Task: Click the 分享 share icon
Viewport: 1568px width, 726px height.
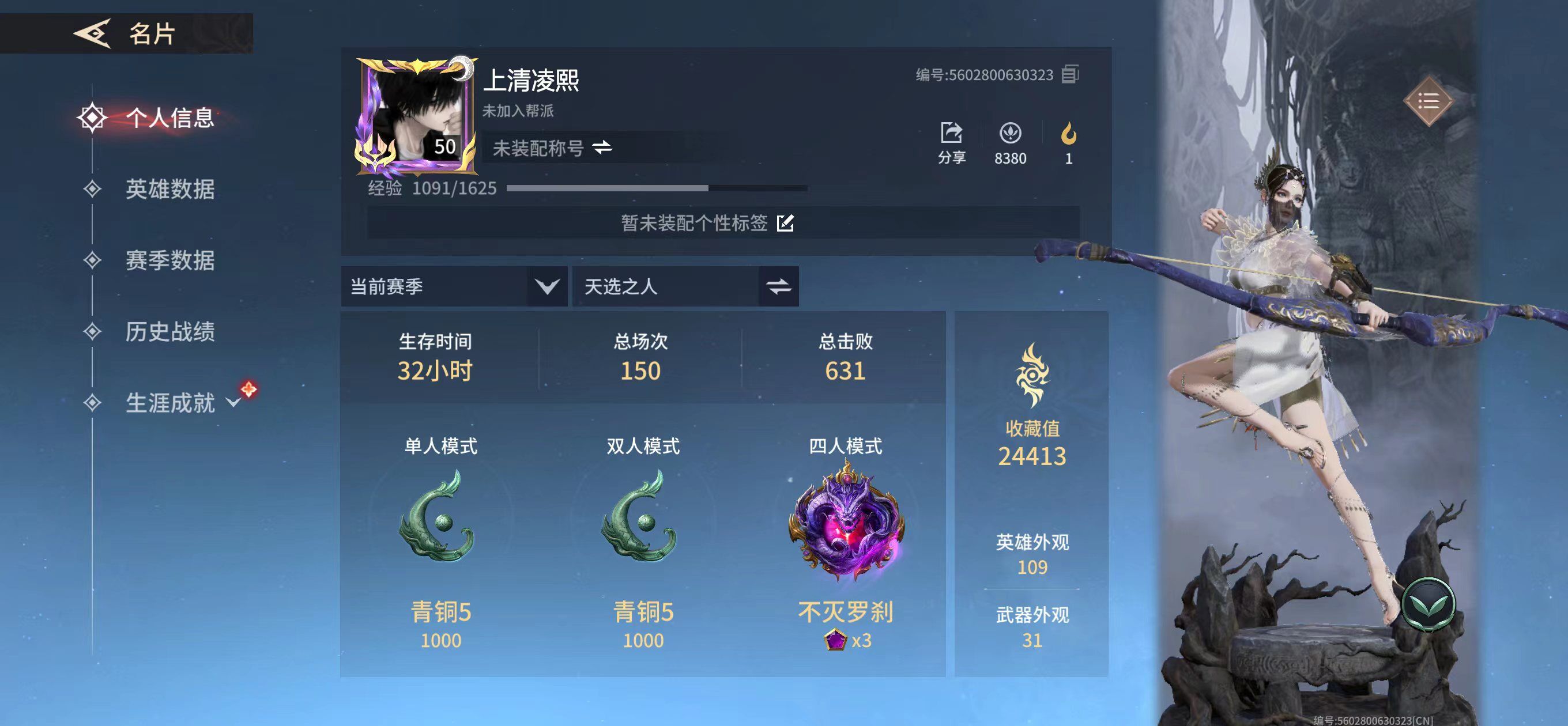Action: [x=952, y=133]
